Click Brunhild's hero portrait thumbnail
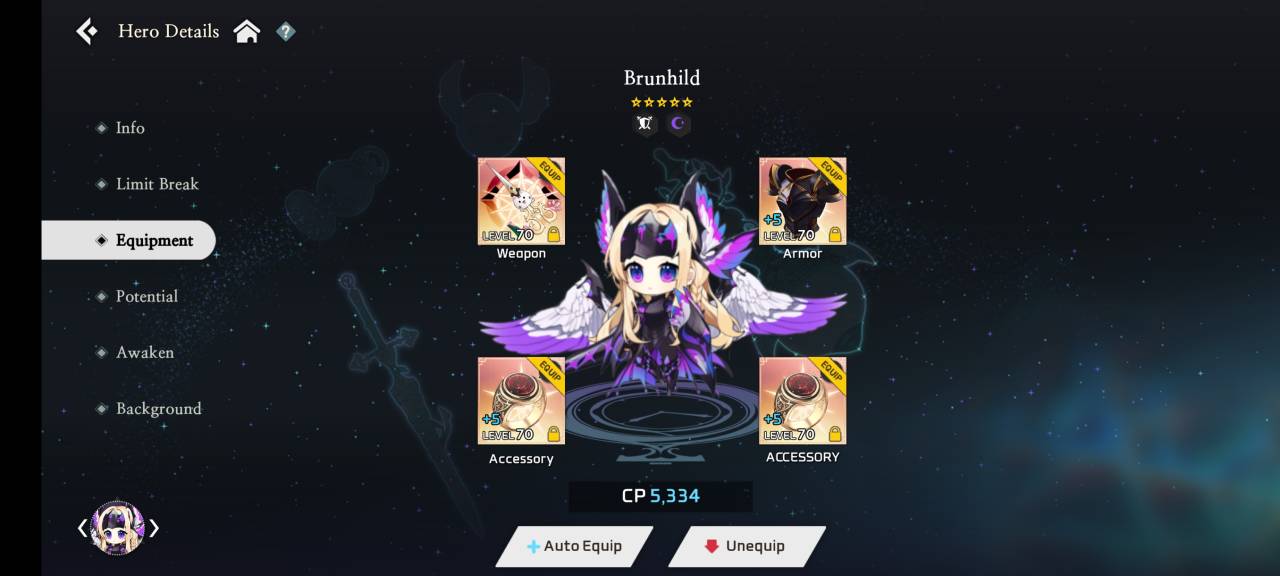1280x576 pixels. point(118,528)
